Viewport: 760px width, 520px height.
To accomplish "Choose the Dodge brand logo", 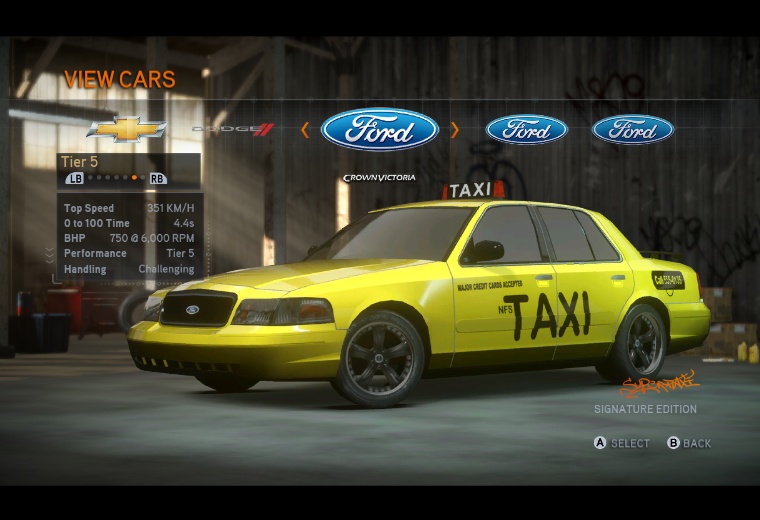I will point(233,129).
